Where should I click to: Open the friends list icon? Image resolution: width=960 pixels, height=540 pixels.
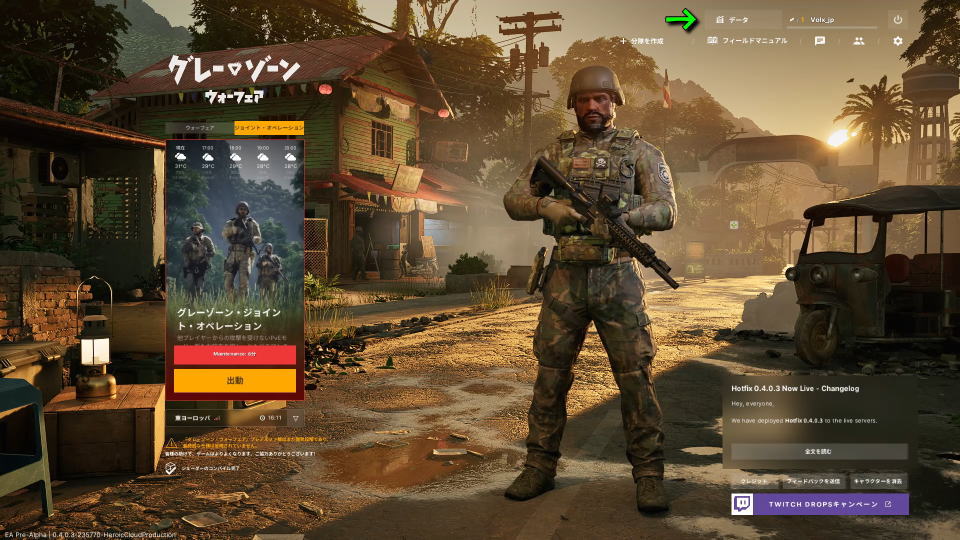click(858, 41)
